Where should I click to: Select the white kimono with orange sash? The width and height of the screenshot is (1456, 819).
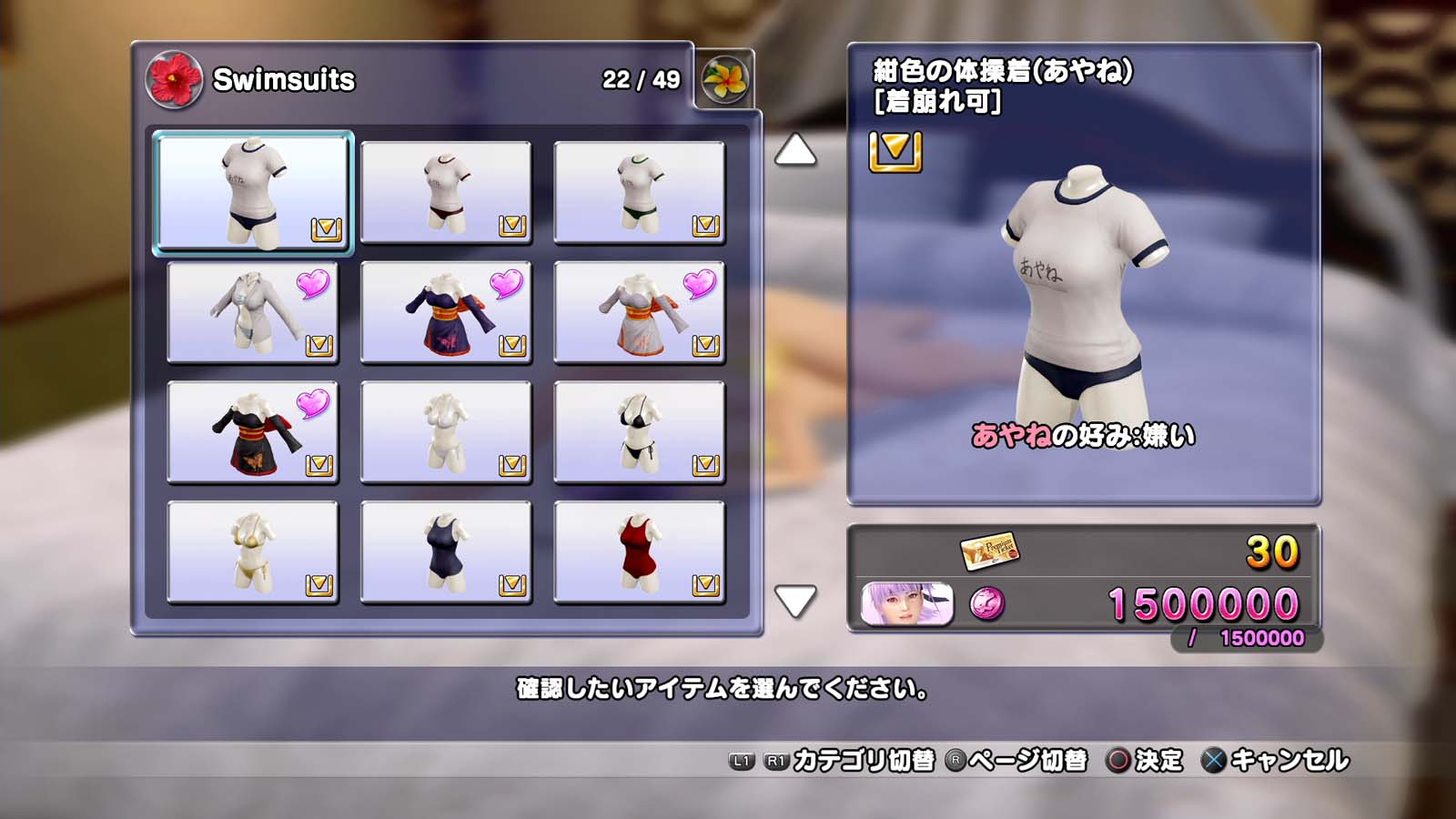pyautogui.click(x=639, y=311)
